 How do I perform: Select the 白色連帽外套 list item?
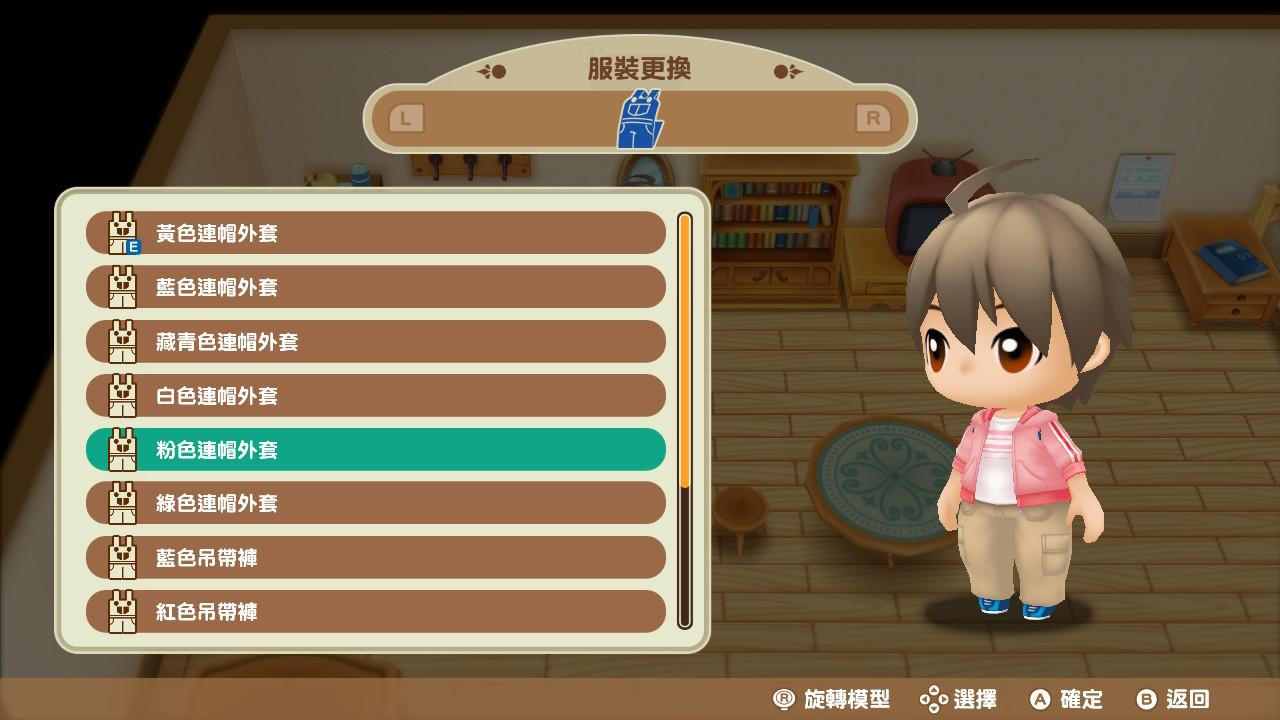(x=375, y=395)
